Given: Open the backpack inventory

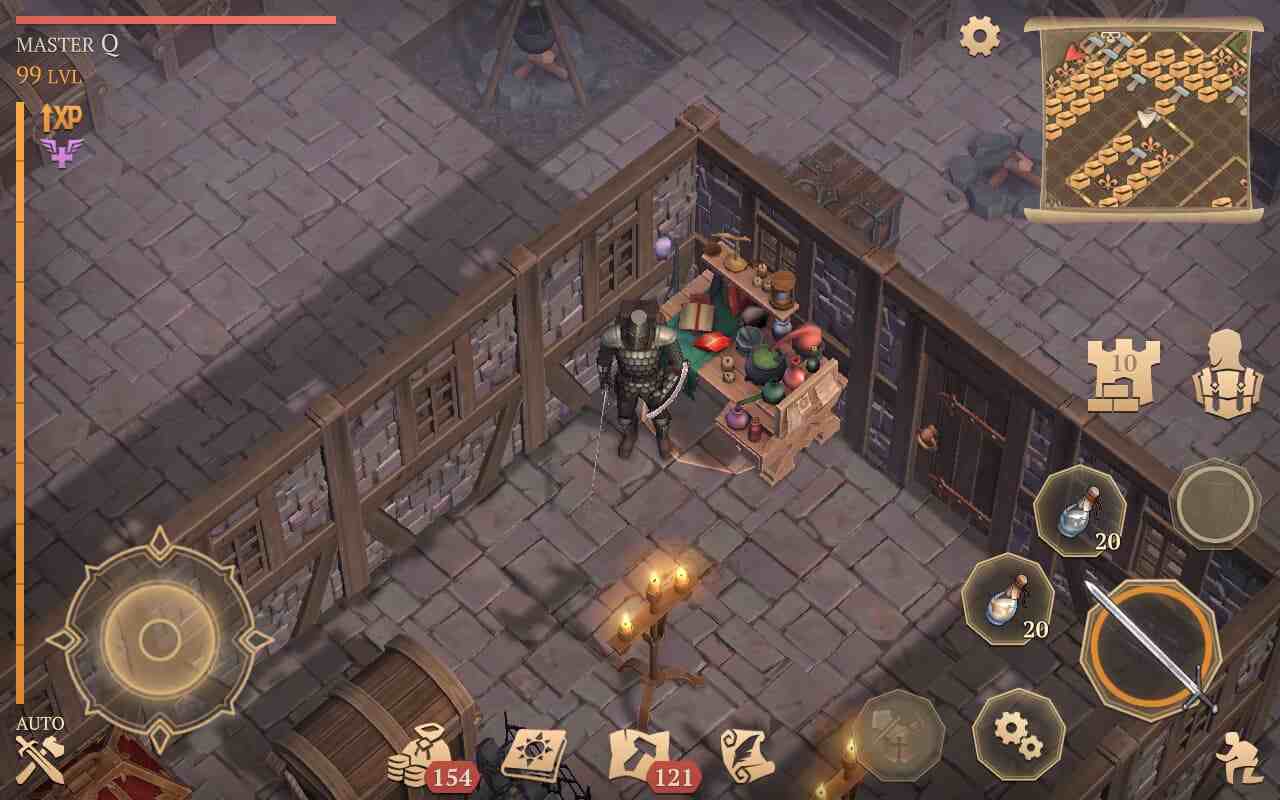Looking at the screenshot, I should [1227, 374].
